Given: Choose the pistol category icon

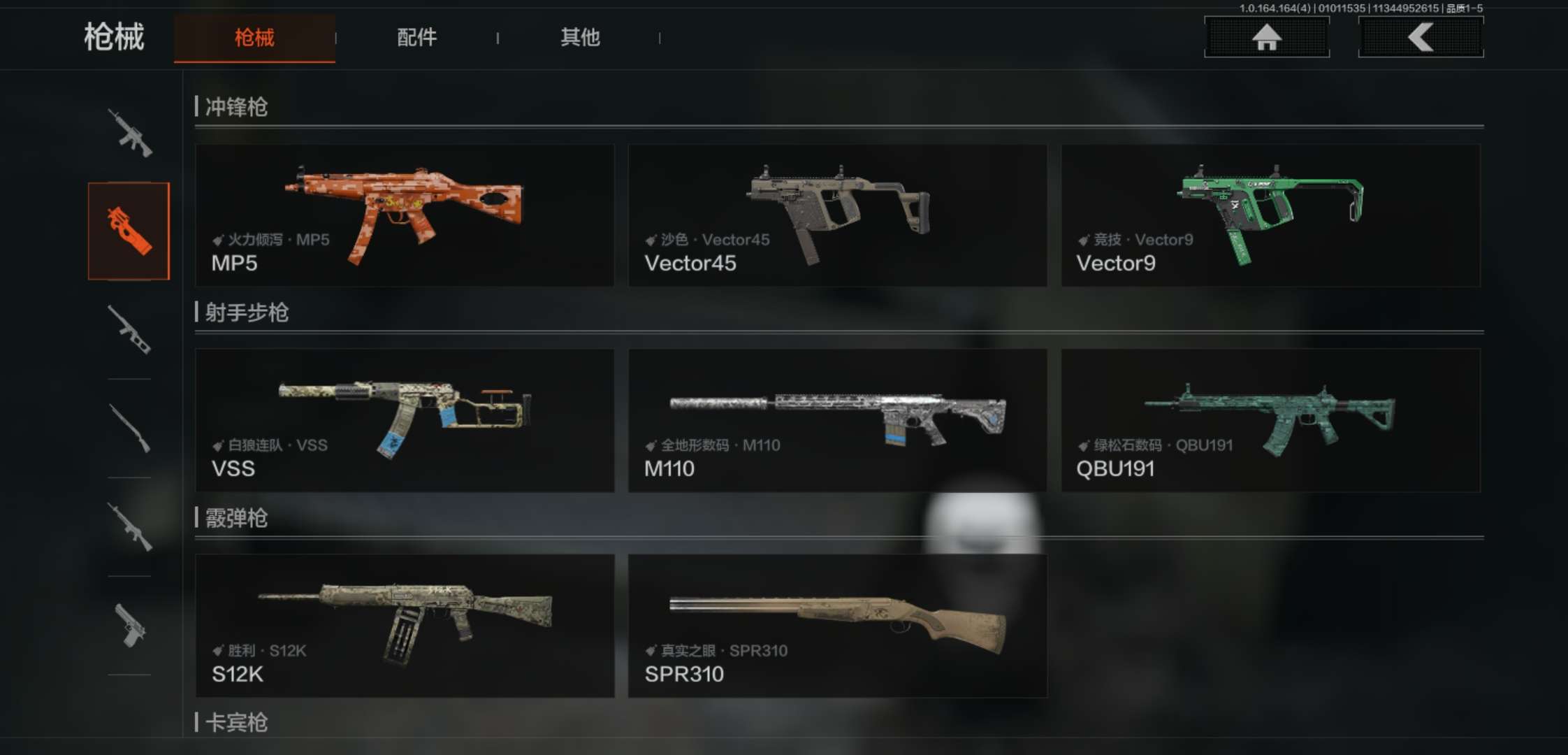Looking at the screenshot, I should (x=129, y=625).
